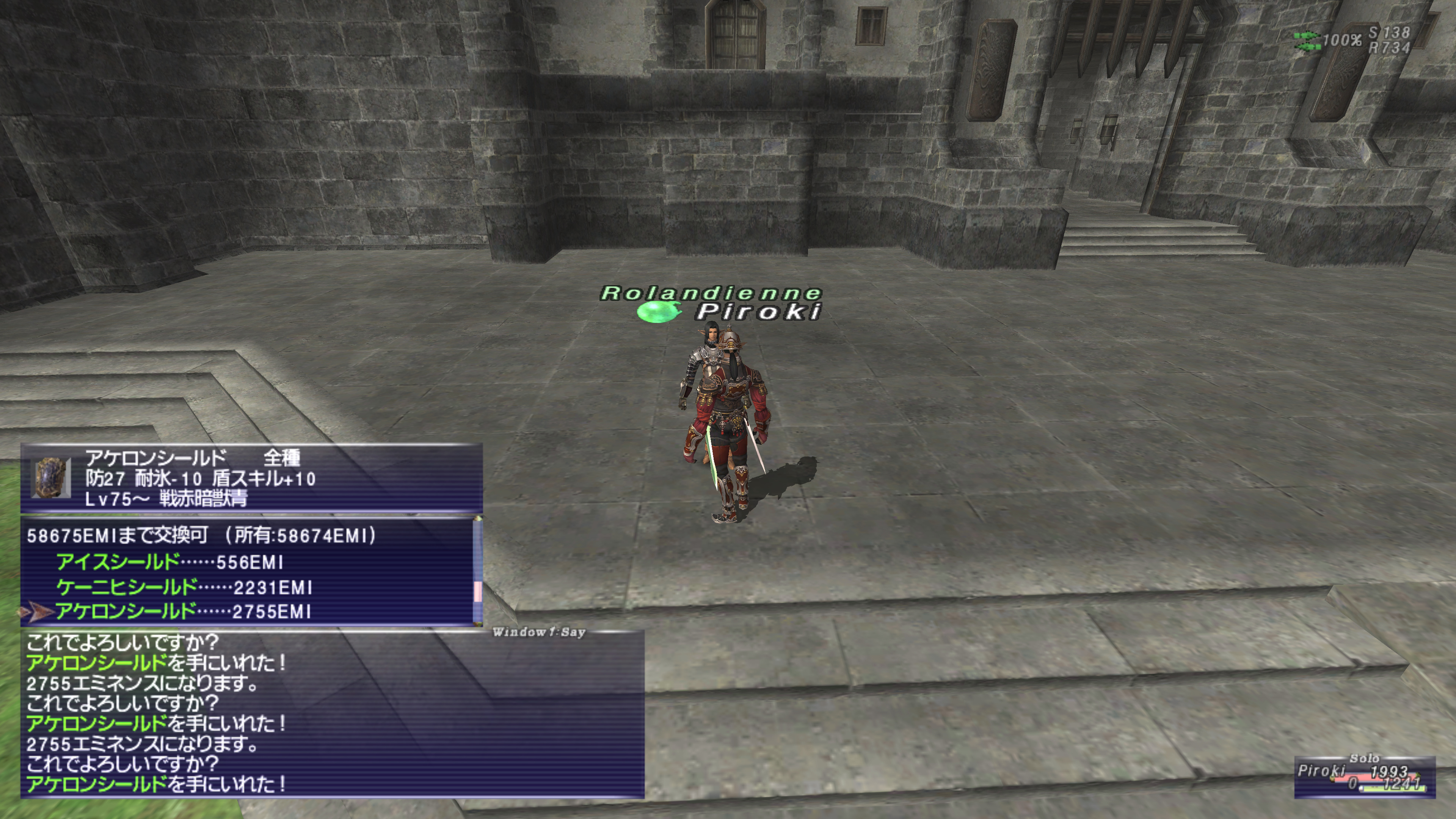
Task: Click the shop list scrollbar thumb
Action: pos(478,592)
